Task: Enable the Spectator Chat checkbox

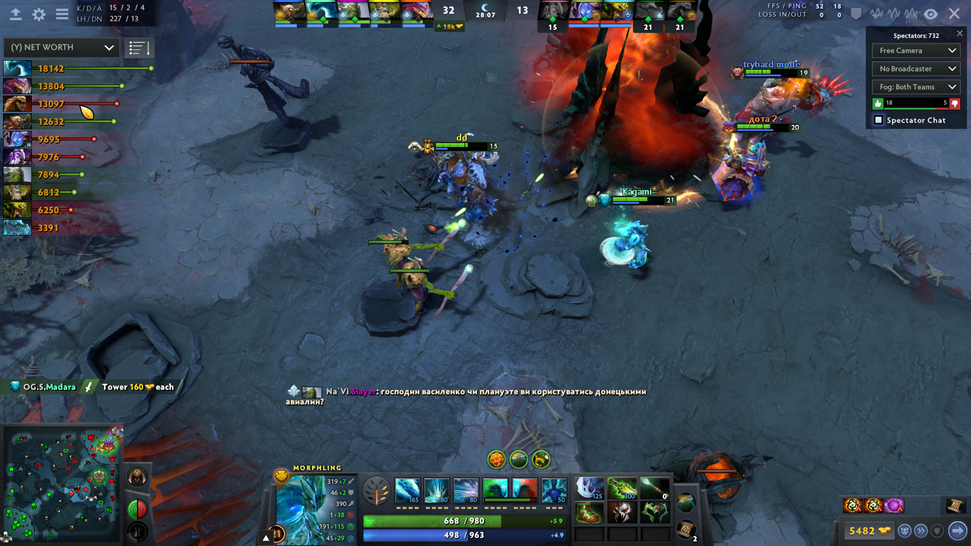Action: [879, 120]
